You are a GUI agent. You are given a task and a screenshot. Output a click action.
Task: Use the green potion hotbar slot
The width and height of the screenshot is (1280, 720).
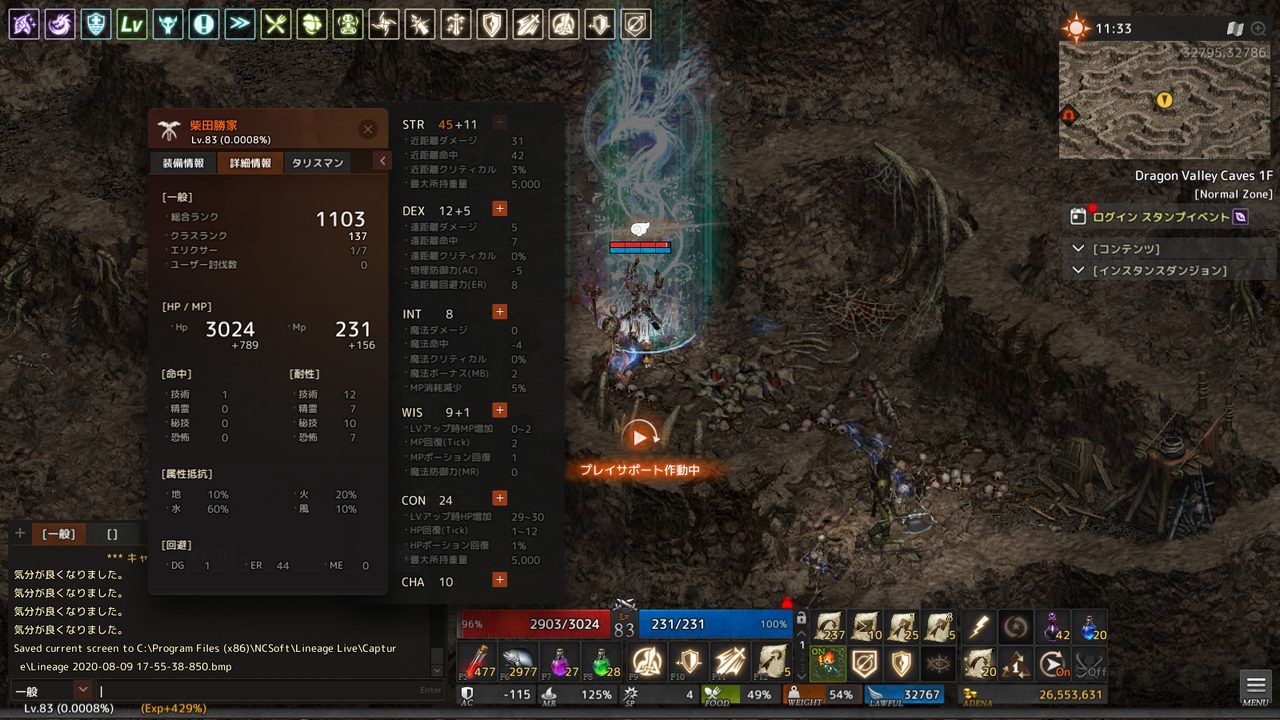603,661
